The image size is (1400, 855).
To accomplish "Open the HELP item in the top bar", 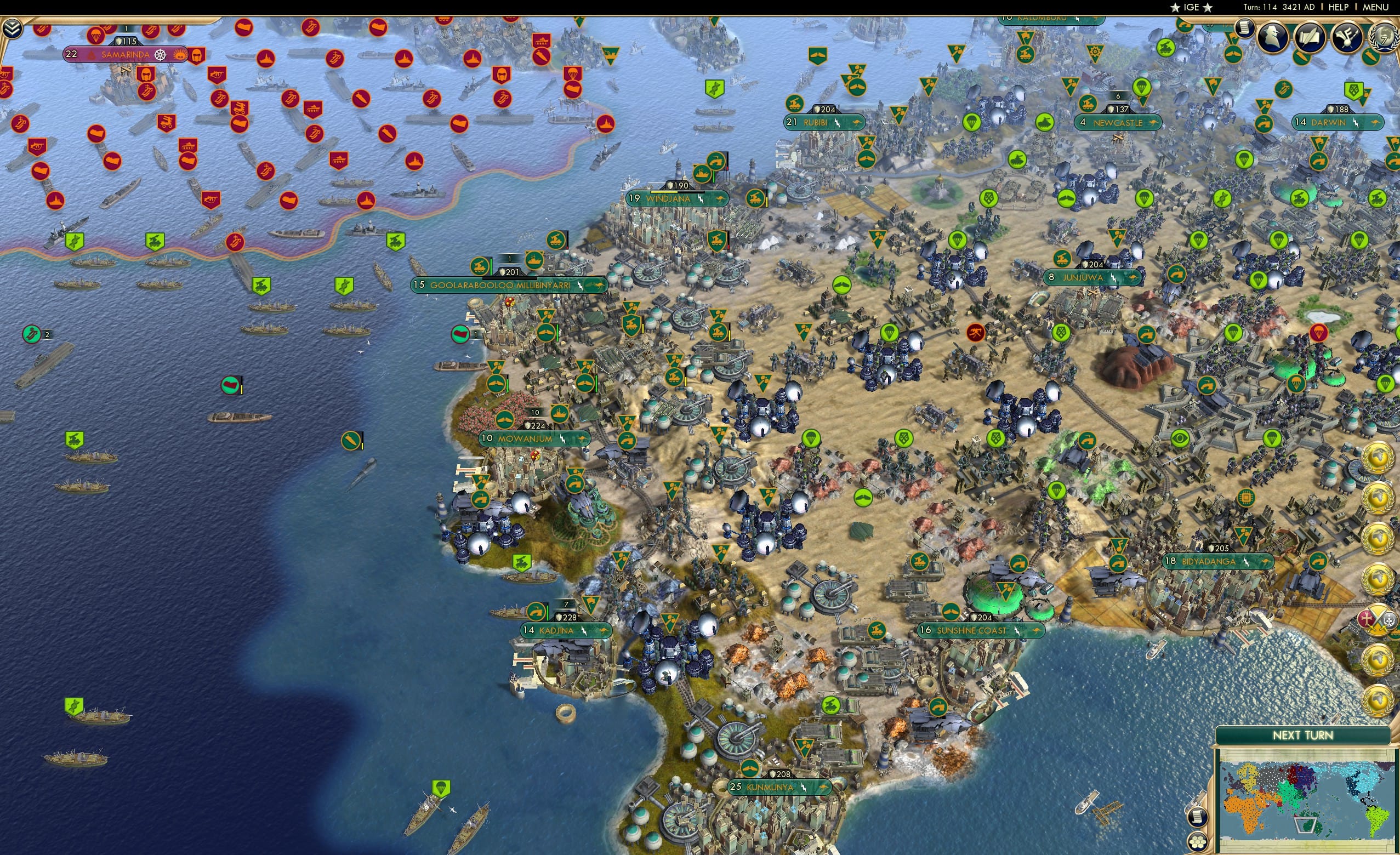I will click(x=1338, y=7).
